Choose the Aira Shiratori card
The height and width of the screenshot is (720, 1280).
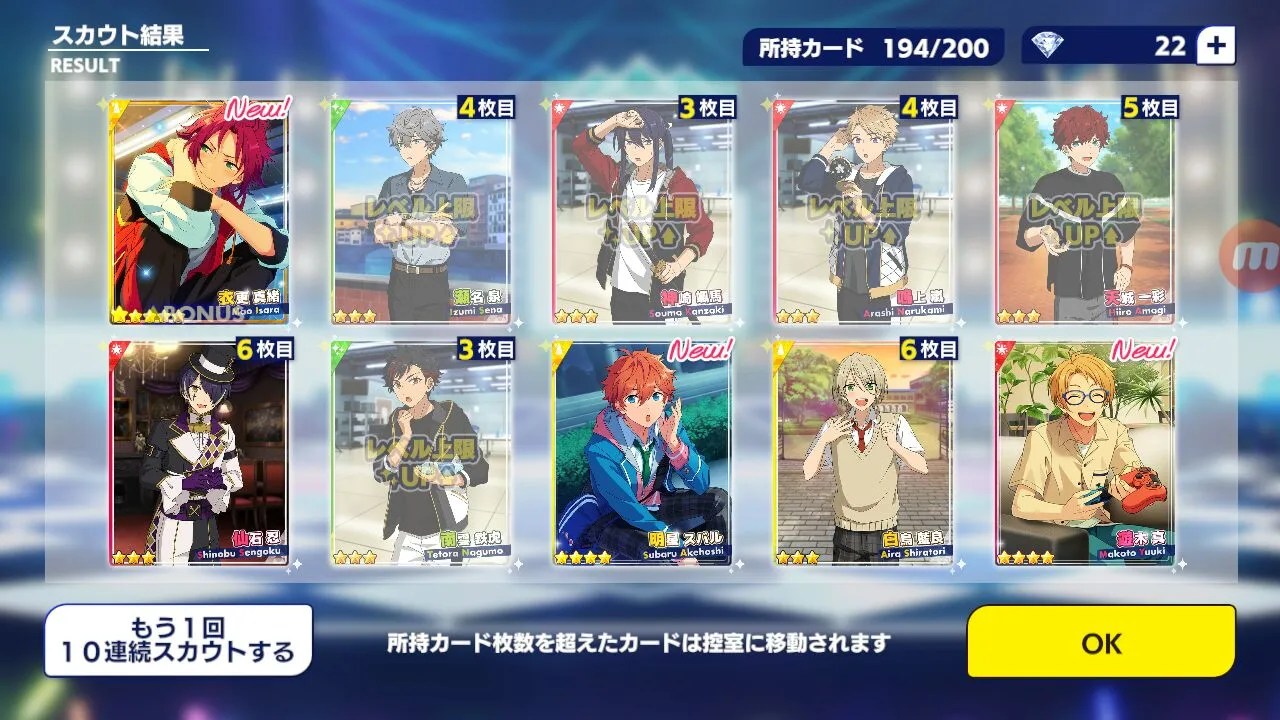865,454
